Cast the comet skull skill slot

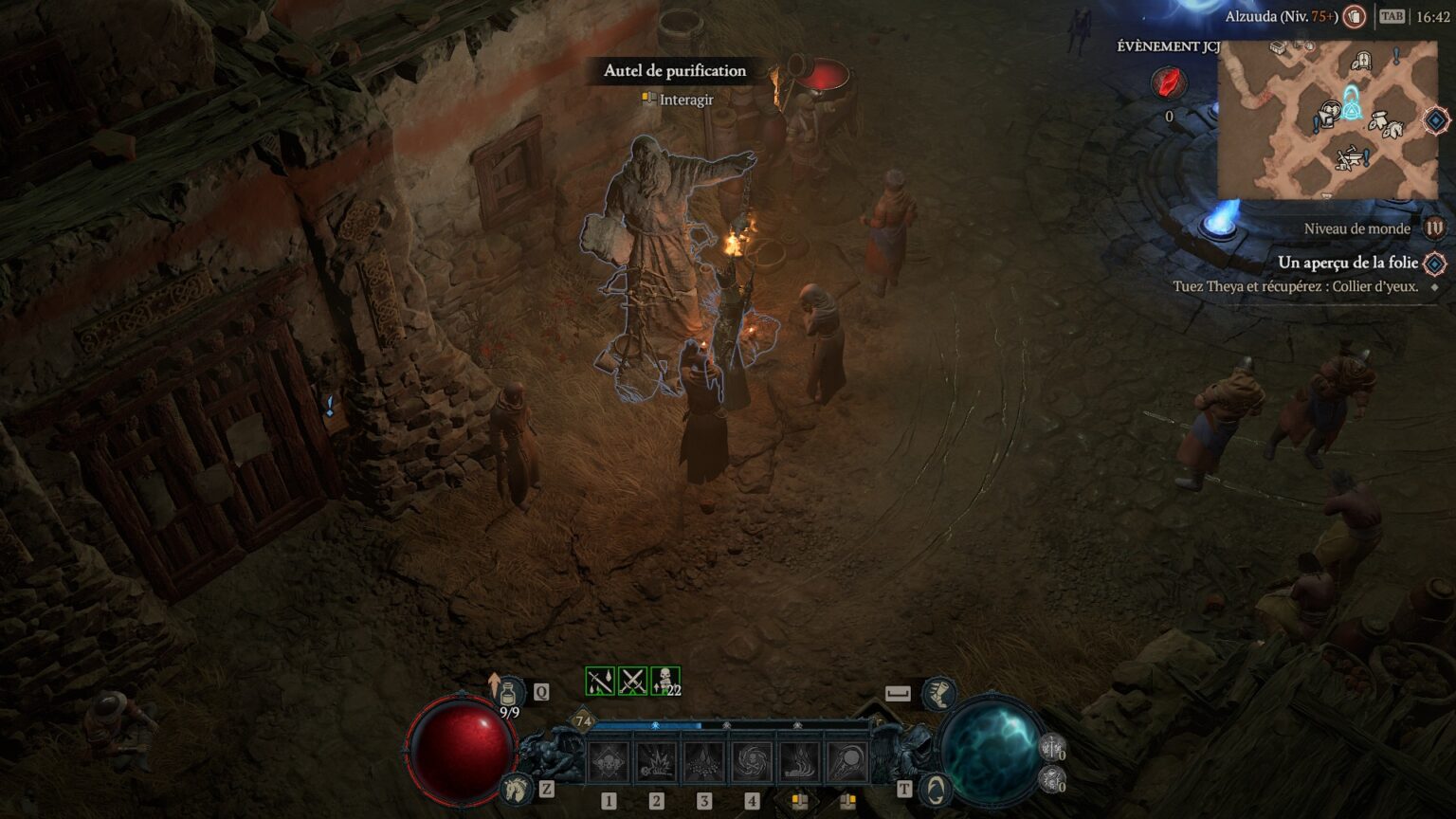tap(846, 763)
